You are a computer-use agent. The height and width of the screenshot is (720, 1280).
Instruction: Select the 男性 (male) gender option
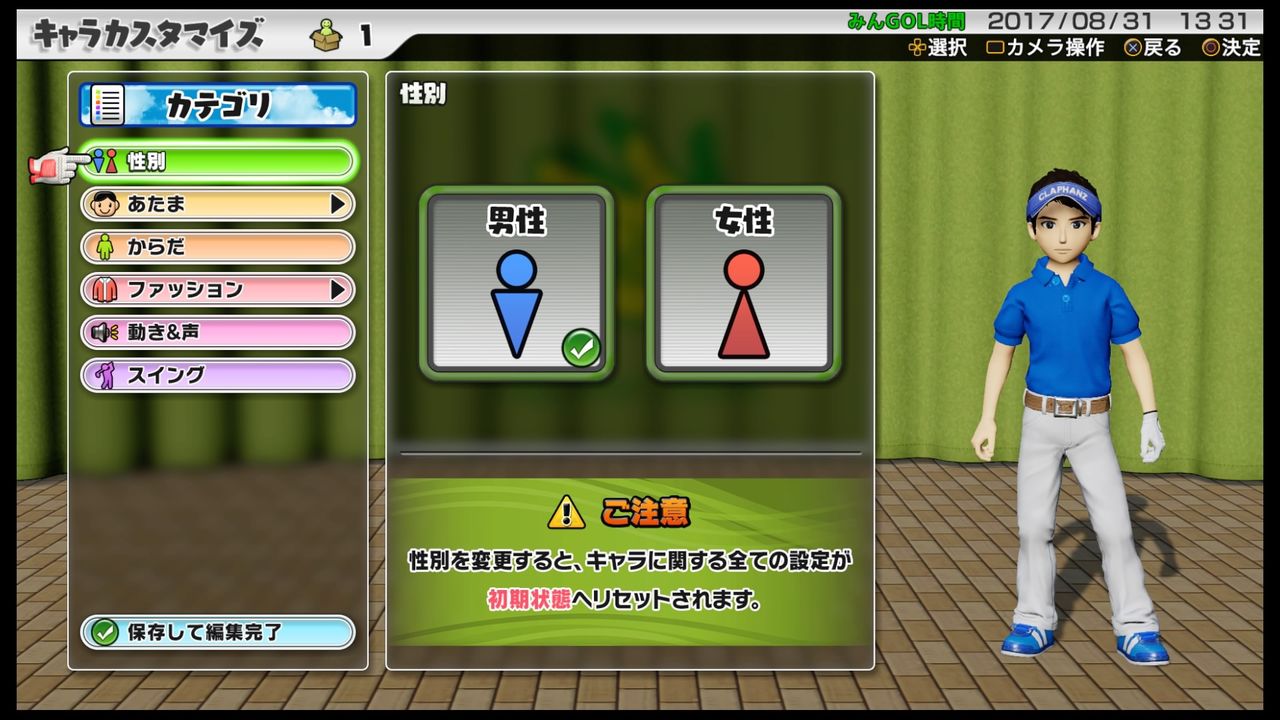coord(516,283)
